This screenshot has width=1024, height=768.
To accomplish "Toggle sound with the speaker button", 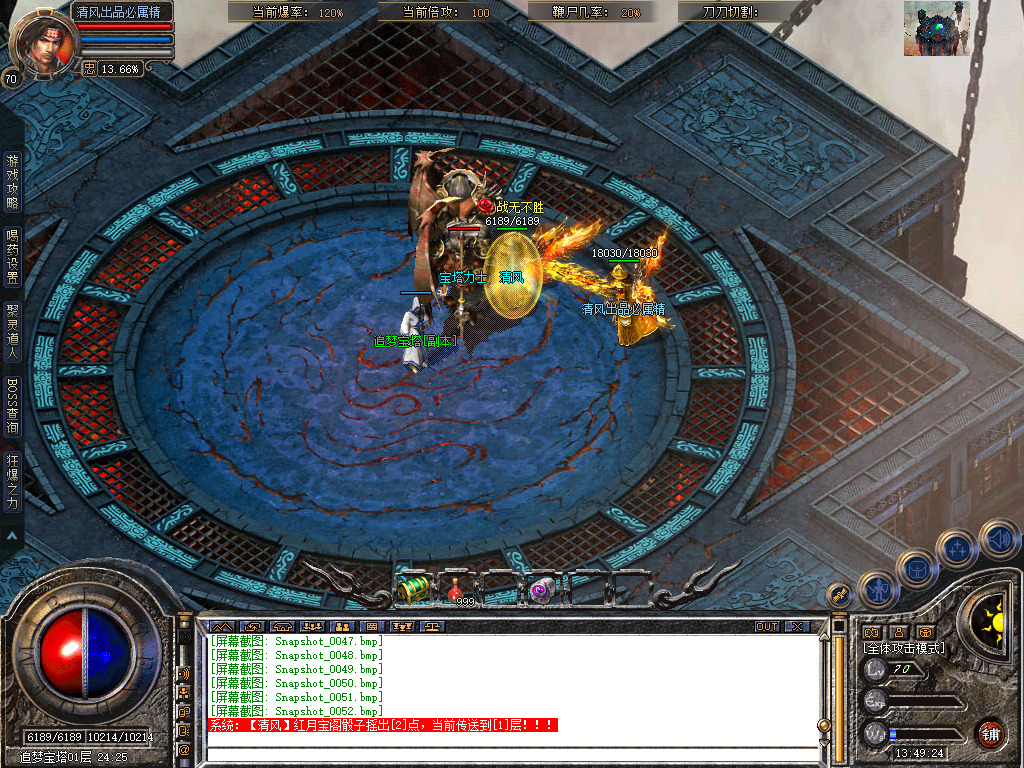I will 998,538.
